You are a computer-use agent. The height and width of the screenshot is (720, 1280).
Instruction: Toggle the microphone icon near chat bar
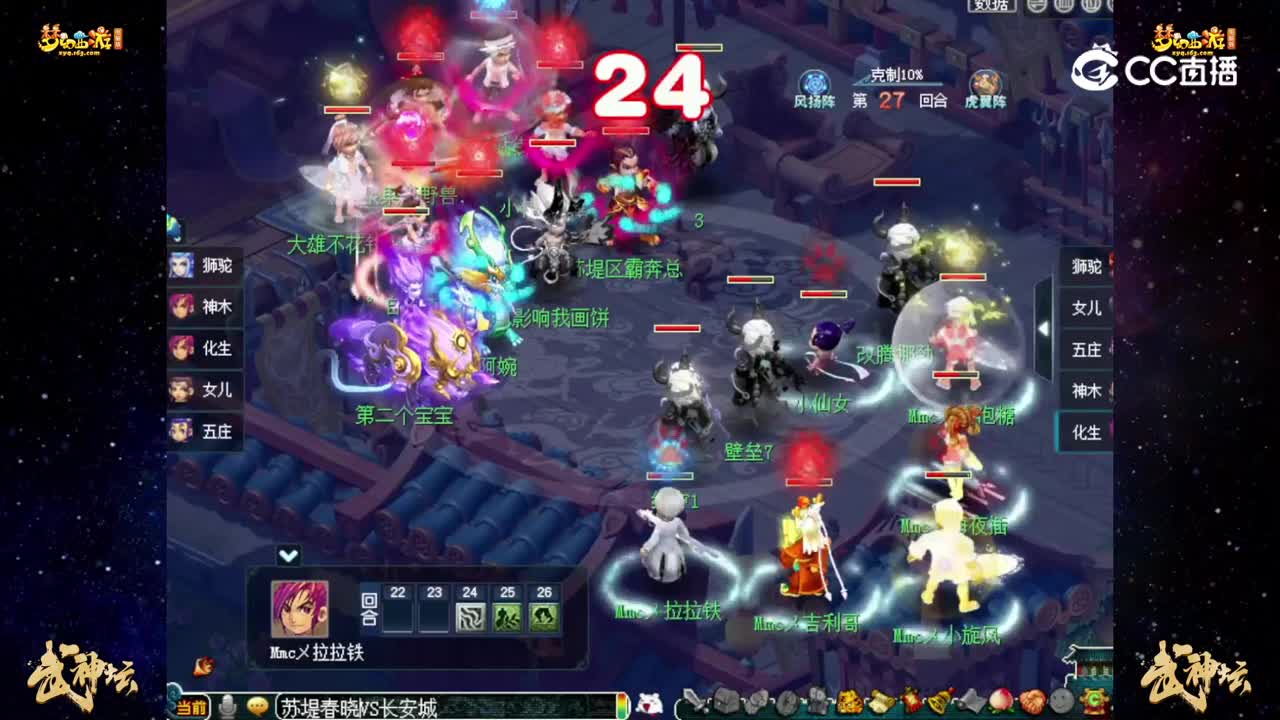pos(228,706)
